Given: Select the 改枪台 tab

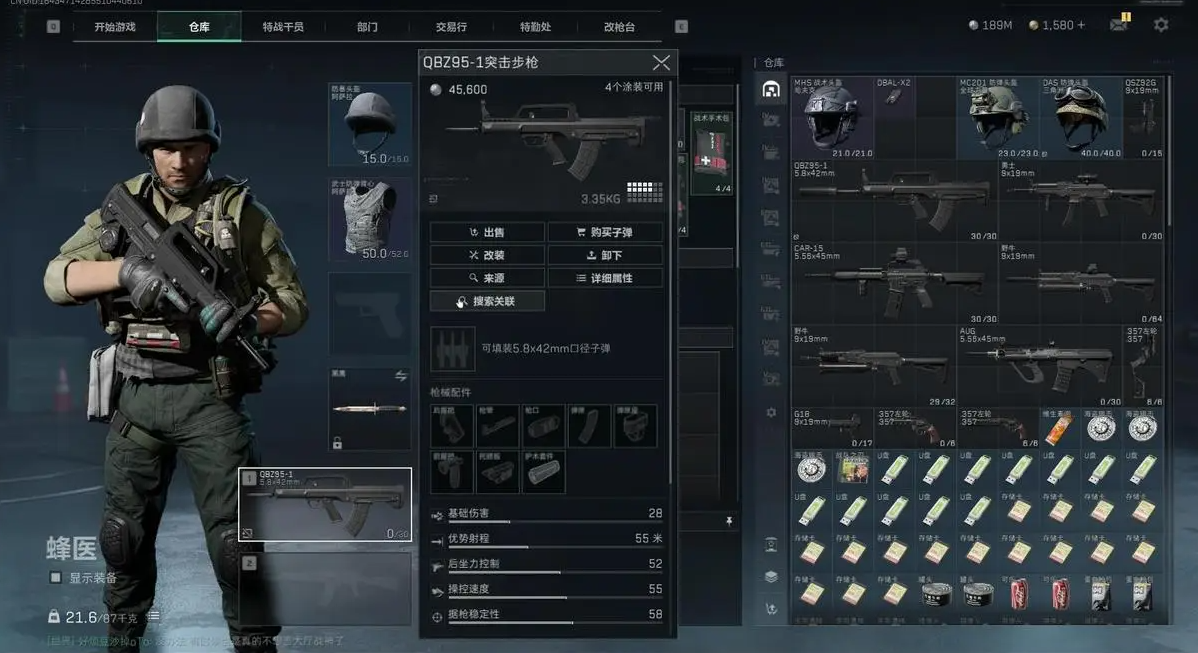Looking at the screenshot, I should pyautogui.click(x=619, y=27).
